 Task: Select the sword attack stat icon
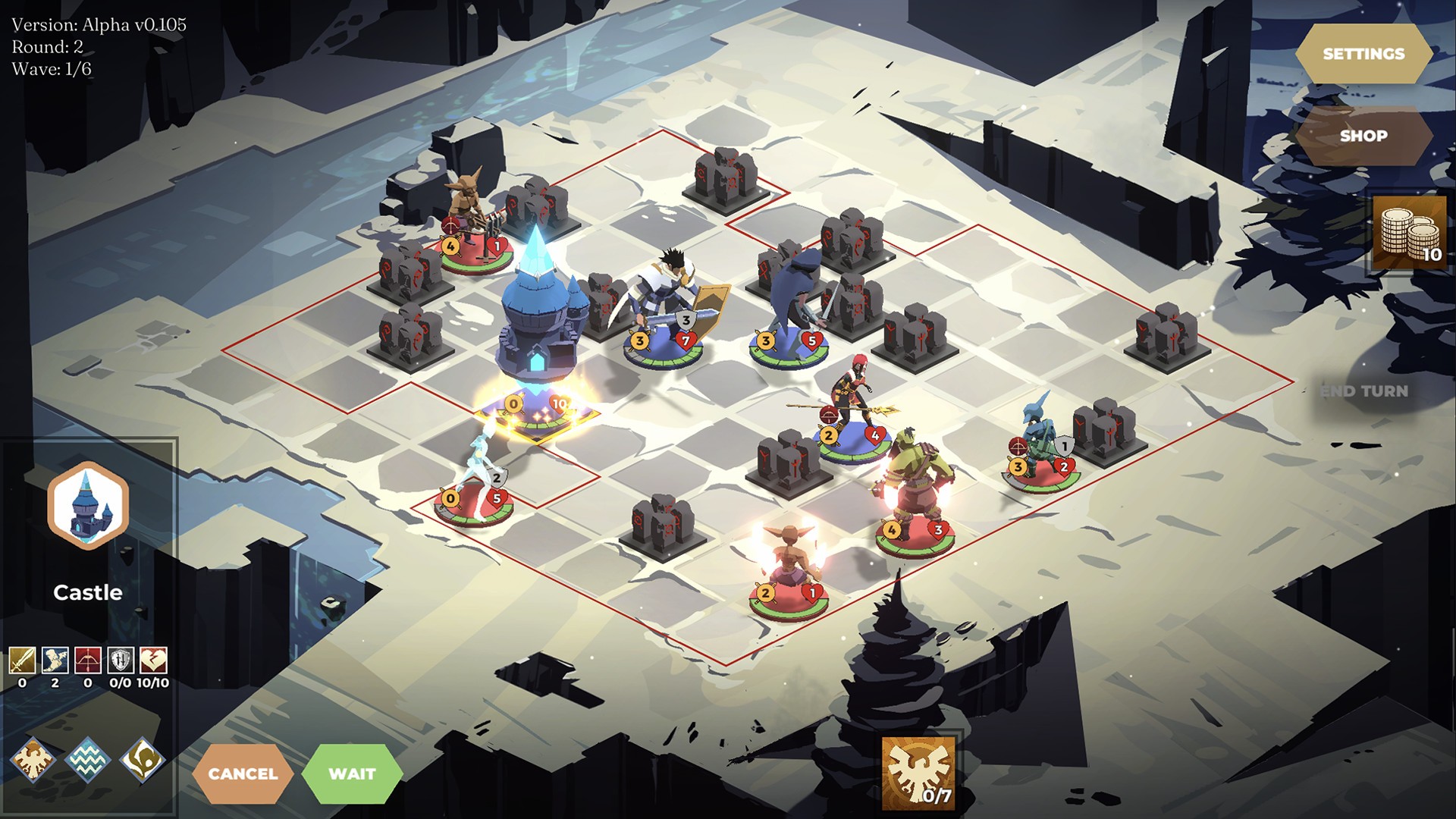pyautogui.click(x=22, y=661)
